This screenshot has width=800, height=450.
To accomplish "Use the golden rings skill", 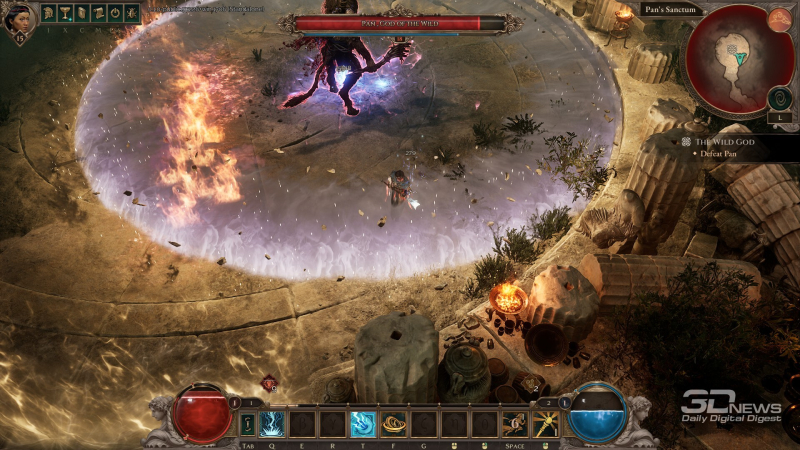I will pos(394,424).
